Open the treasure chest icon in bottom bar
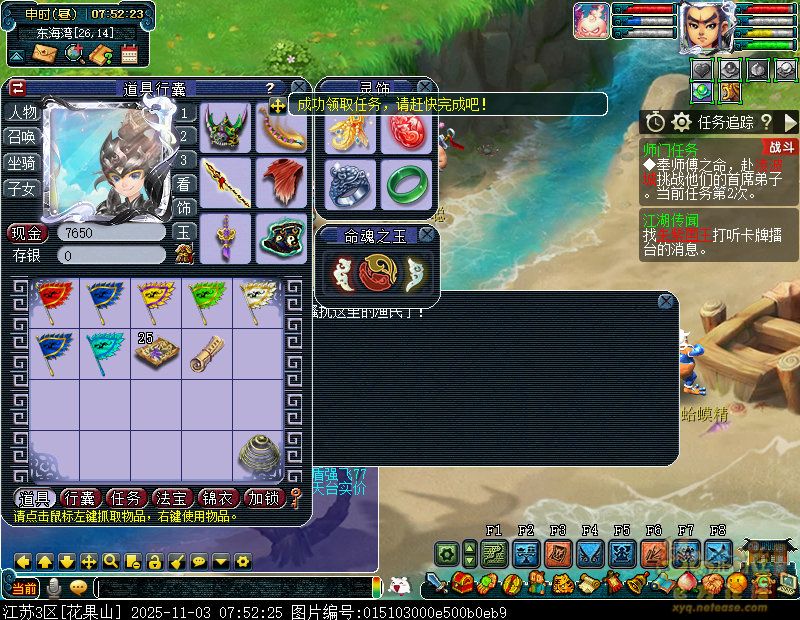The width and height of the screenshot is (800, 620). (461, 583)
